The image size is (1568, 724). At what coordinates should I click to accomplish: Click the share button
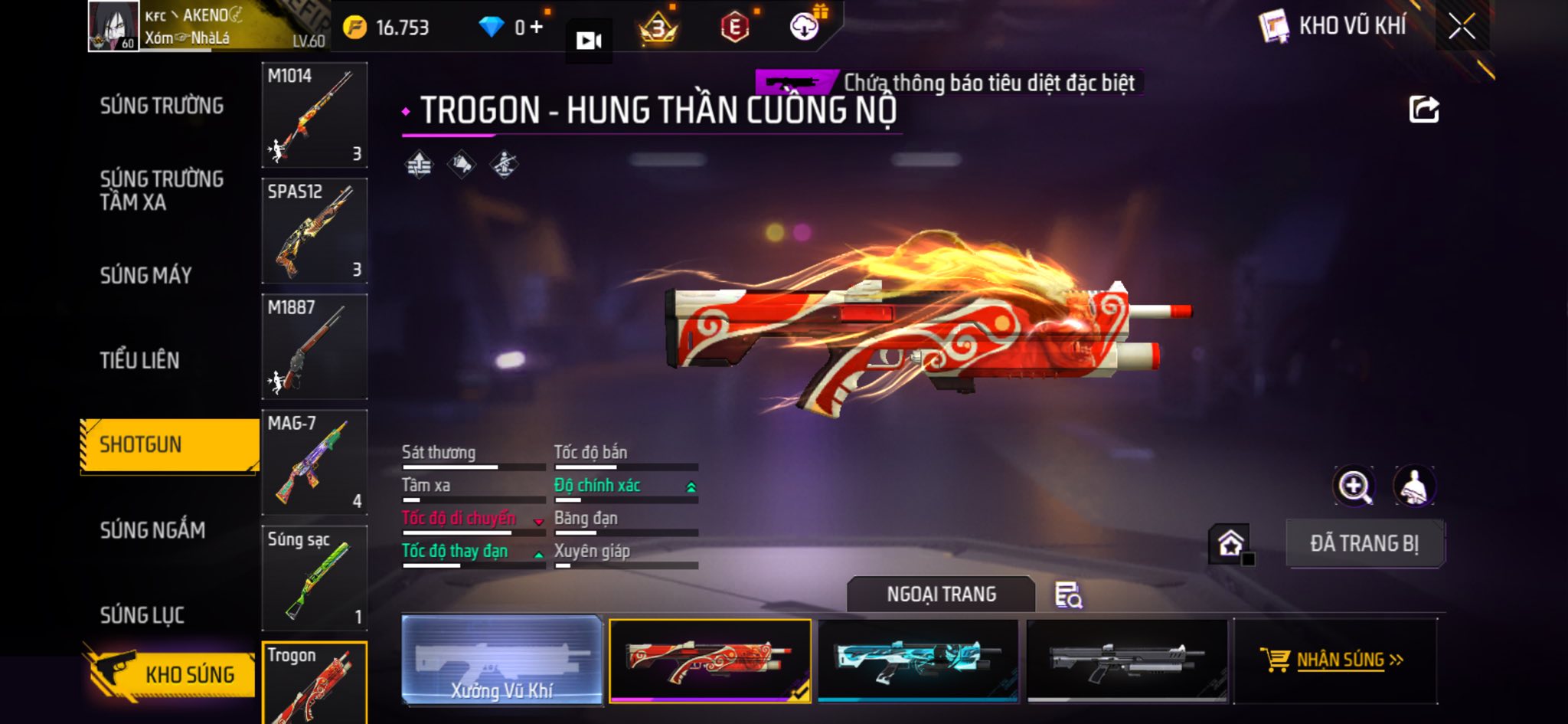point(1424,110)
